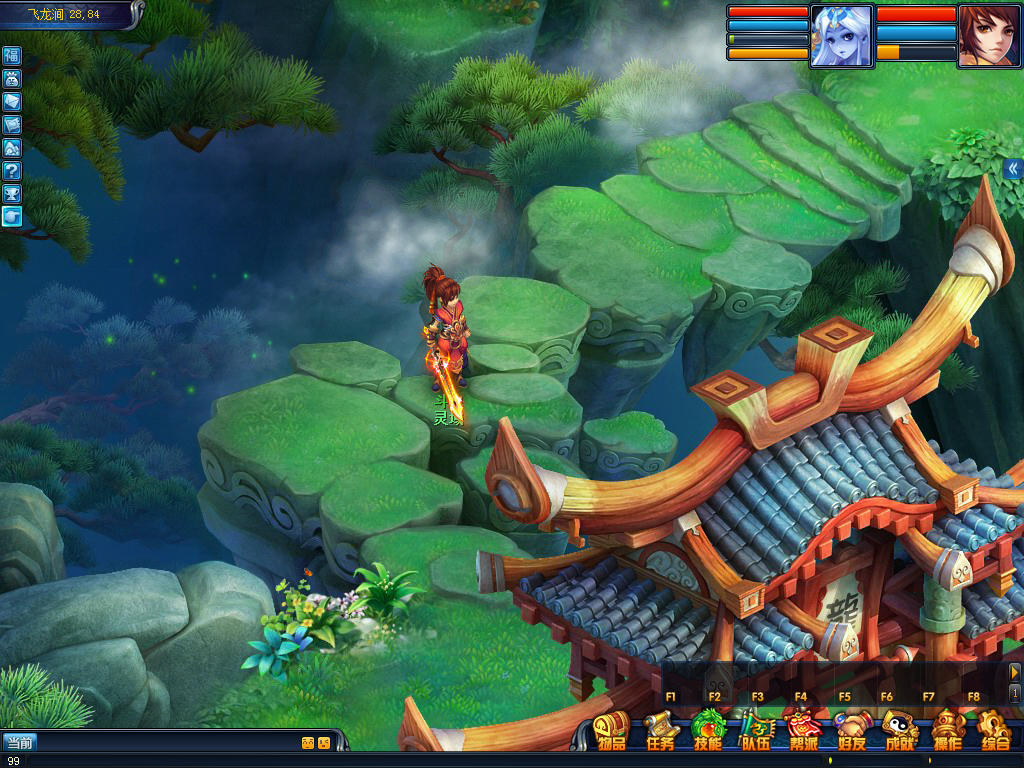
Task: Open the 队伍 team flag menu
Action: click(756, 730)
